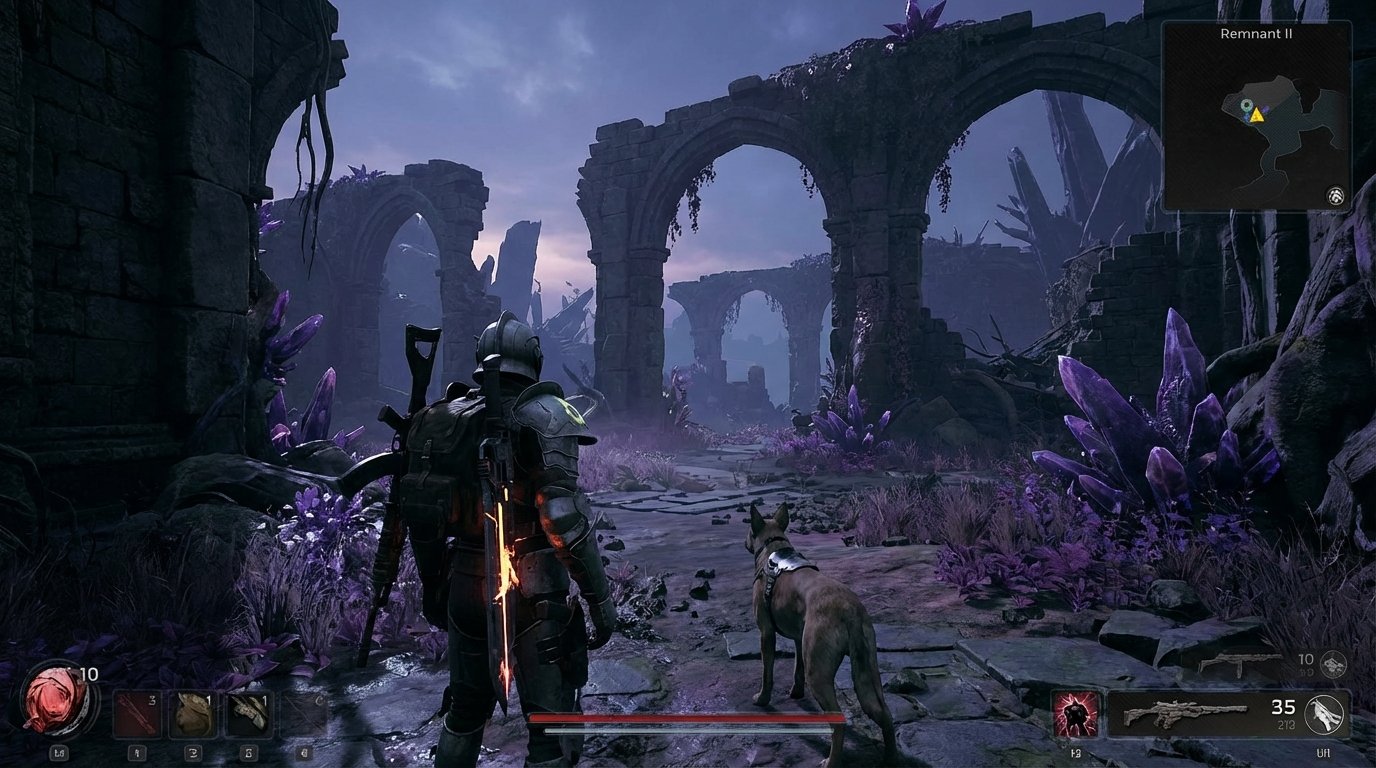1376x768 pixels.
Task: Click the keybind badge below the relic
Action: (61, 752)
